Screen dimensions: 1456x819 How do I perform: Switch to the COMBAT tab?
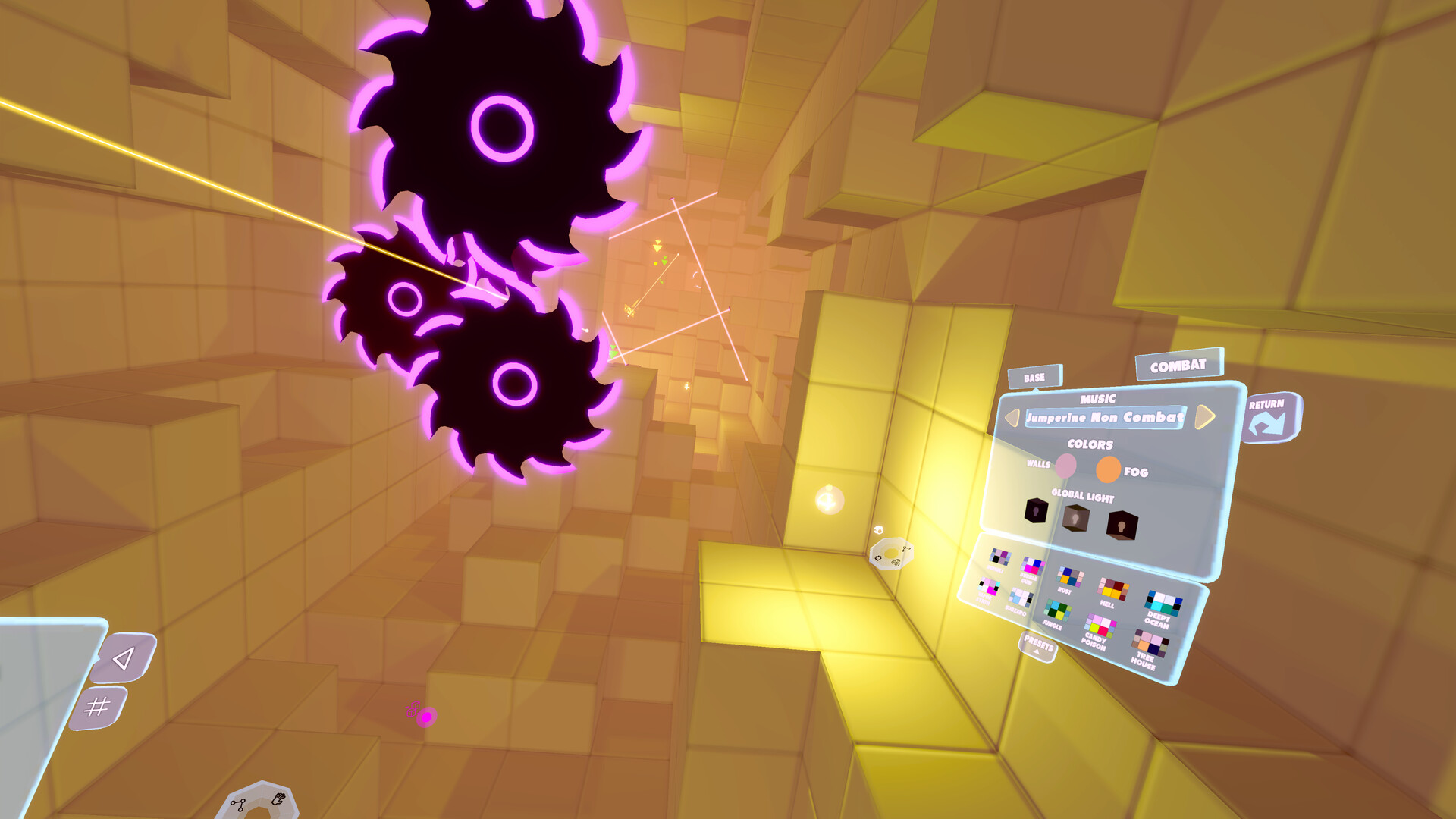[1179, 366]
